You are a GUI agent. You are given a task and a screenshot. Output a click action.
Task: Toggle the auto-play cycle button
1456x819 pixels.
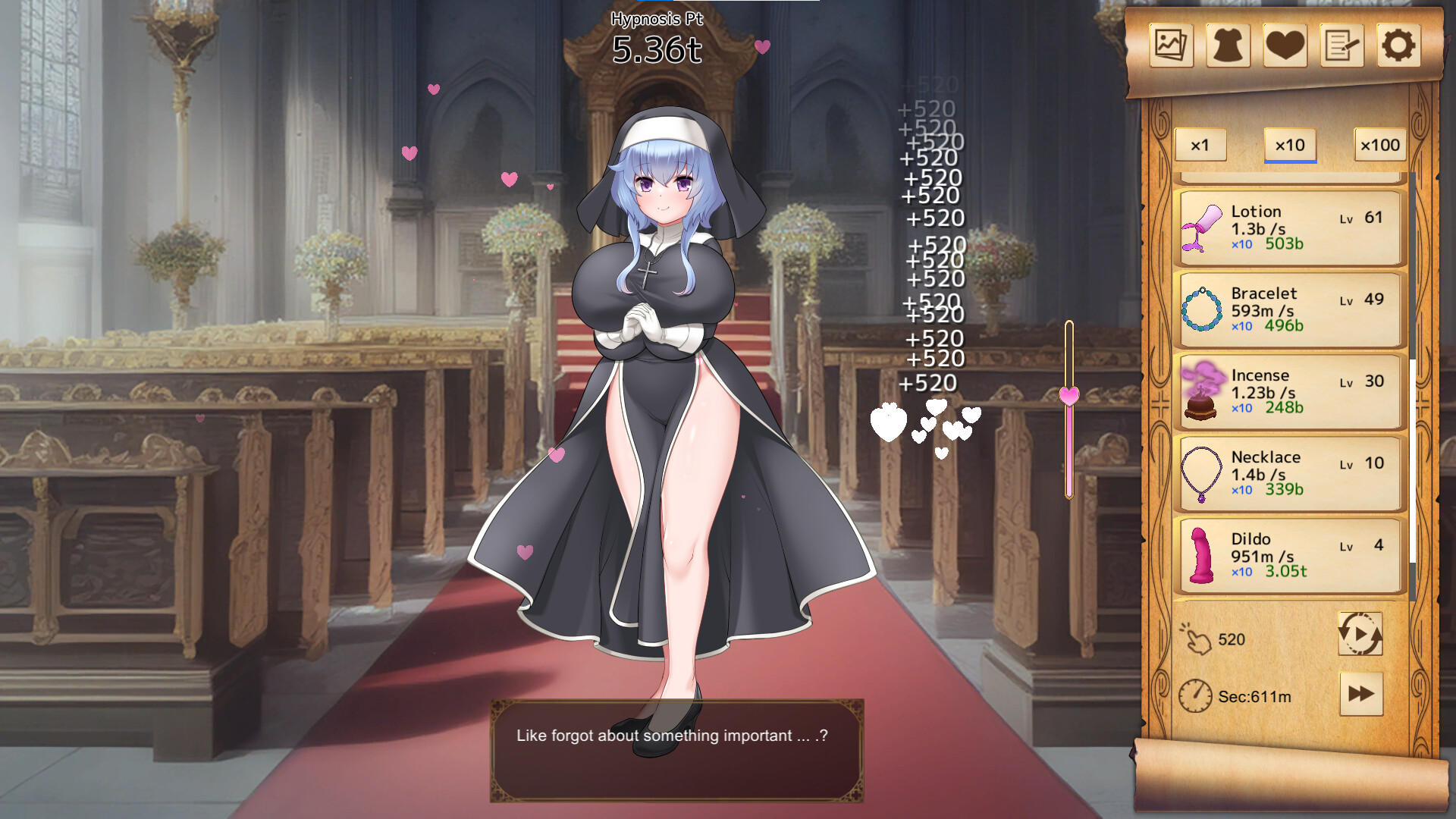coord(1360,634)
